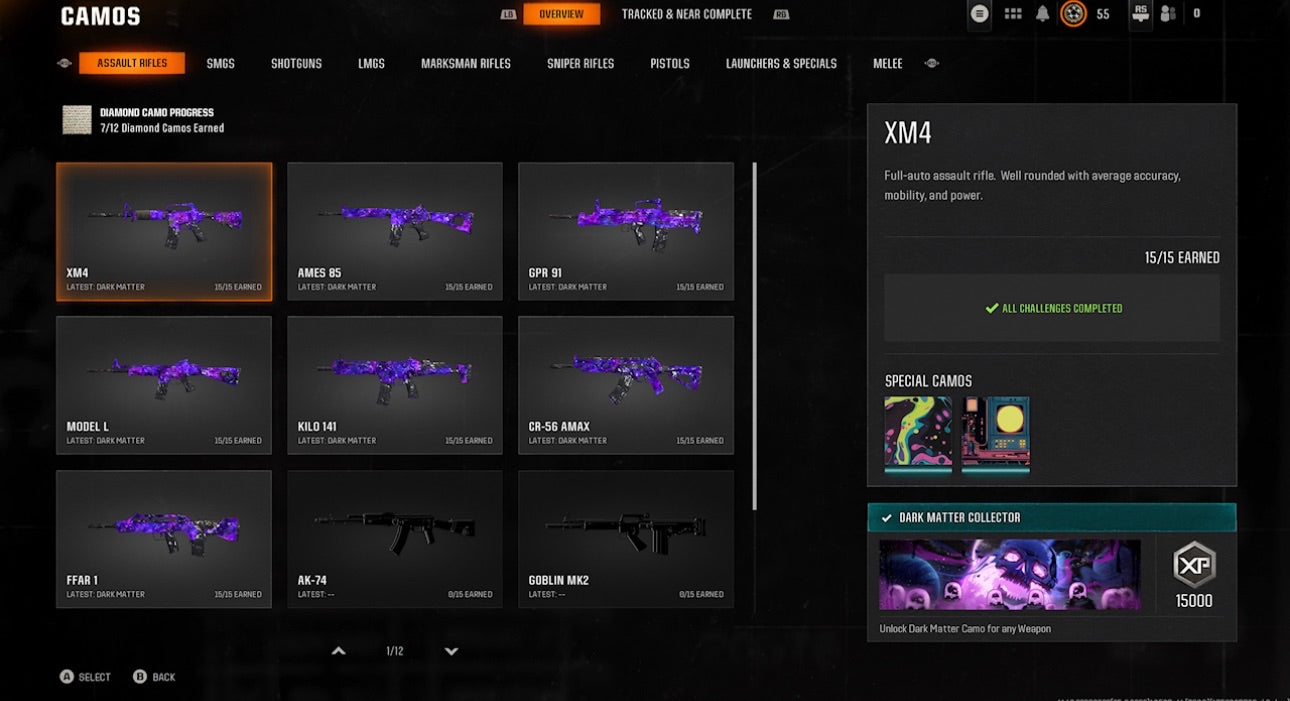Open the Tracked & Near Complete view
This screenshot has height=701, width=1290.
686,14
